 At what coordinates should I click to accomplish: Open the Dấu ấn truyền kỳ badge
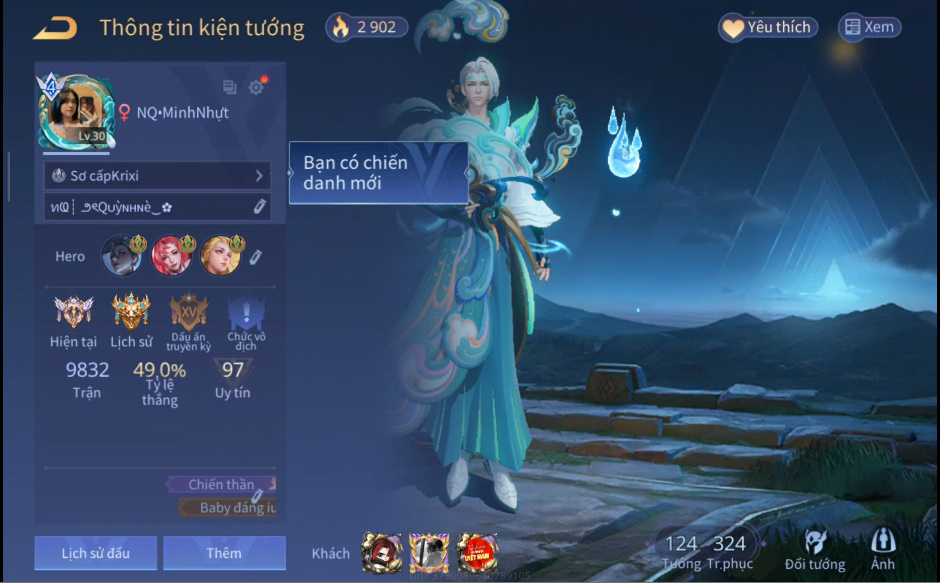188,312
